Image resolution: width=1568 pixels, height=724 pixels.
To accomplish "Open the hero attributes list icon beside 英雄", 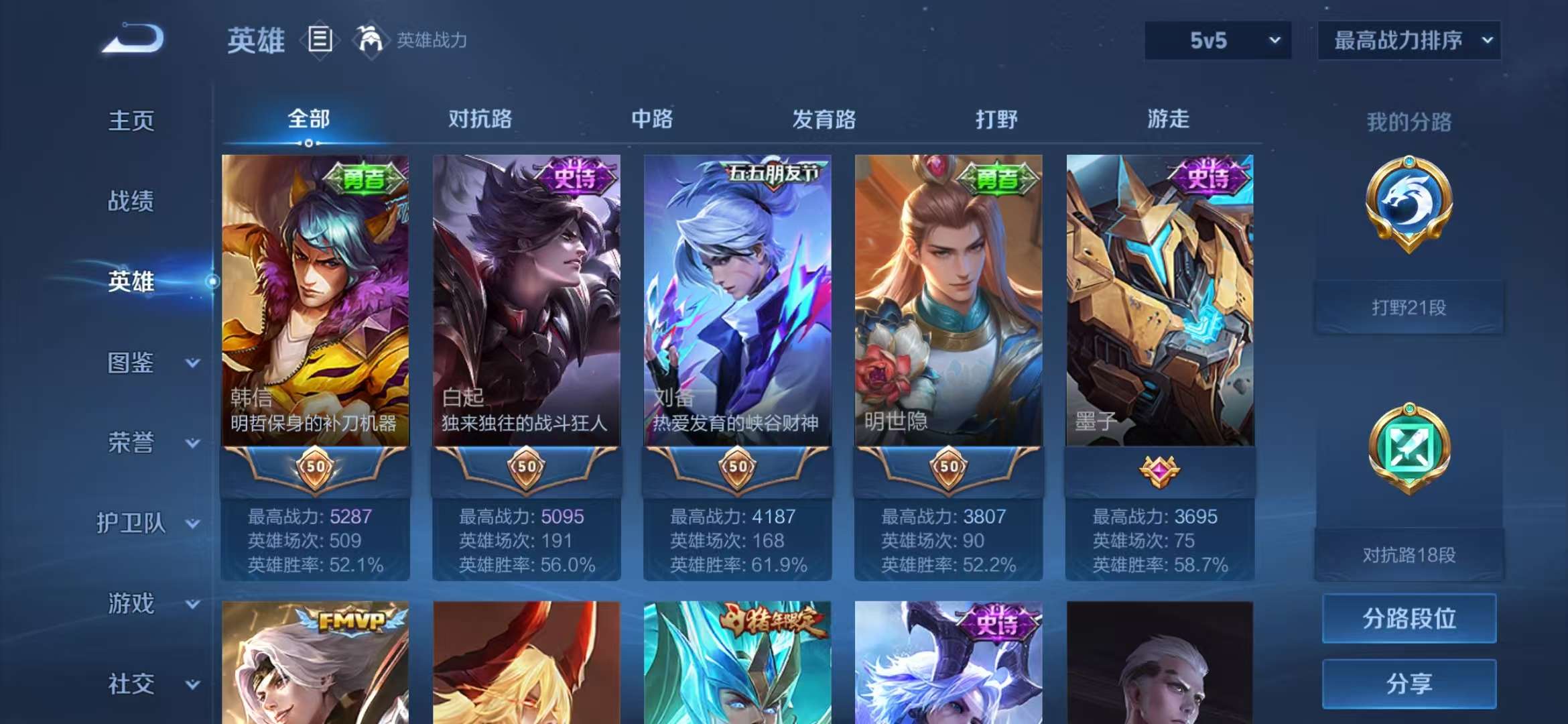I will pos(320,39).
